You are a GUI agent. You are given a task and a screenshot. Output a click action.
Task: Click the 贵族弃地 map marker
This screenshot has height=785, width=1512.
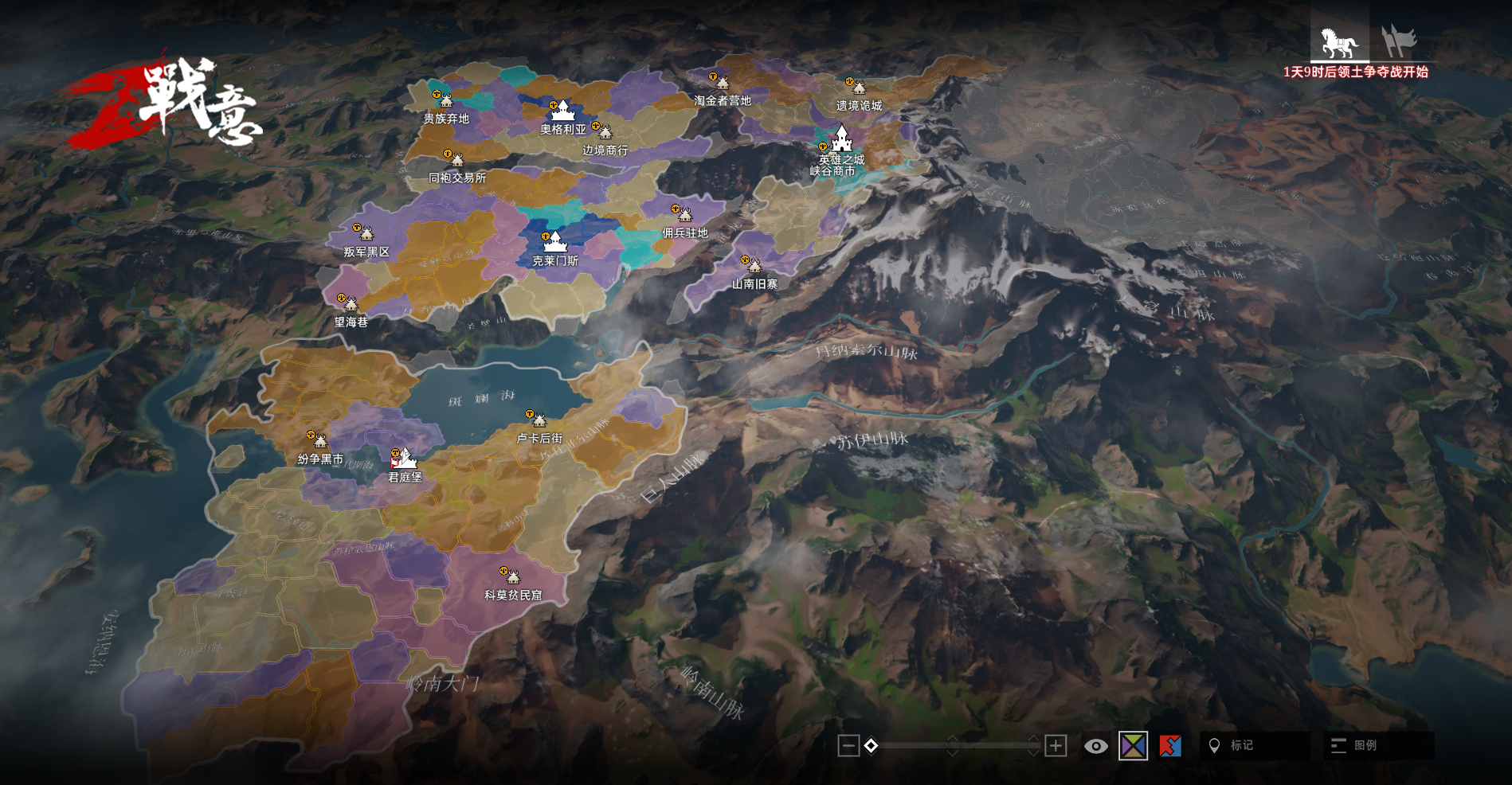pyautogui.click(x=445, y=101)
